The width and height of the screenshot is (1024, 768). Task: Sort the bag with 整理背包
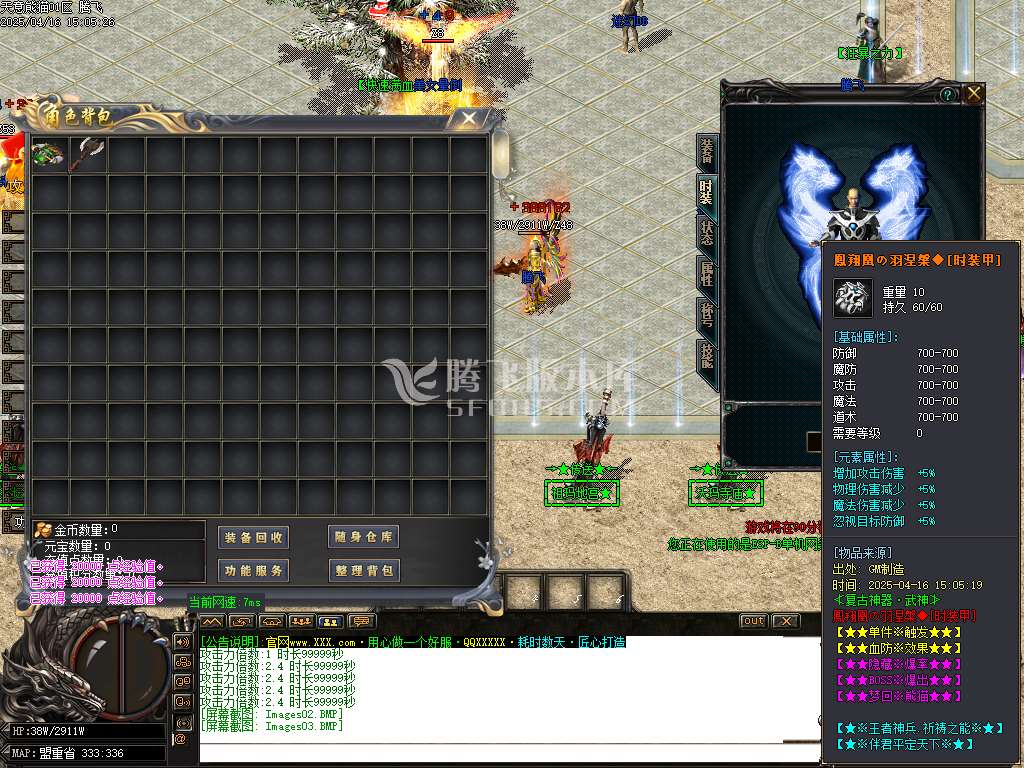pos(364,571)
